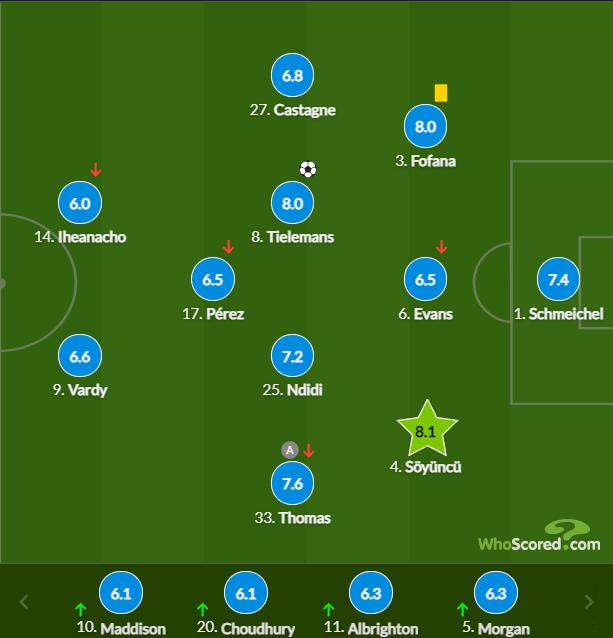Click substitute Morgan's rating circle
The width and height of the screenshot is (613, 638).
pyautogui.click(x=496, y=593)
